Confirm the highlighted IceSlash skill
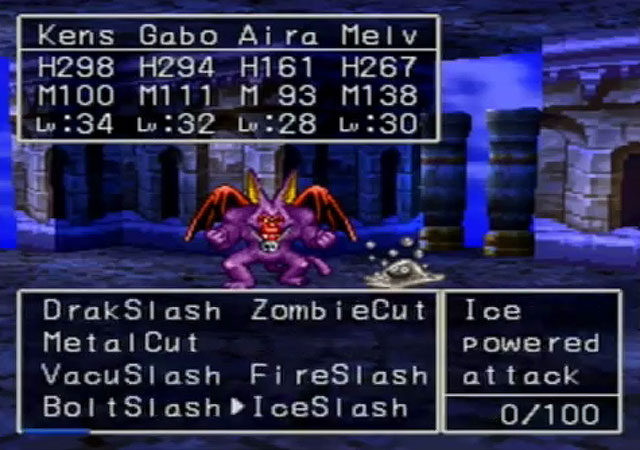 pos(330,408)
